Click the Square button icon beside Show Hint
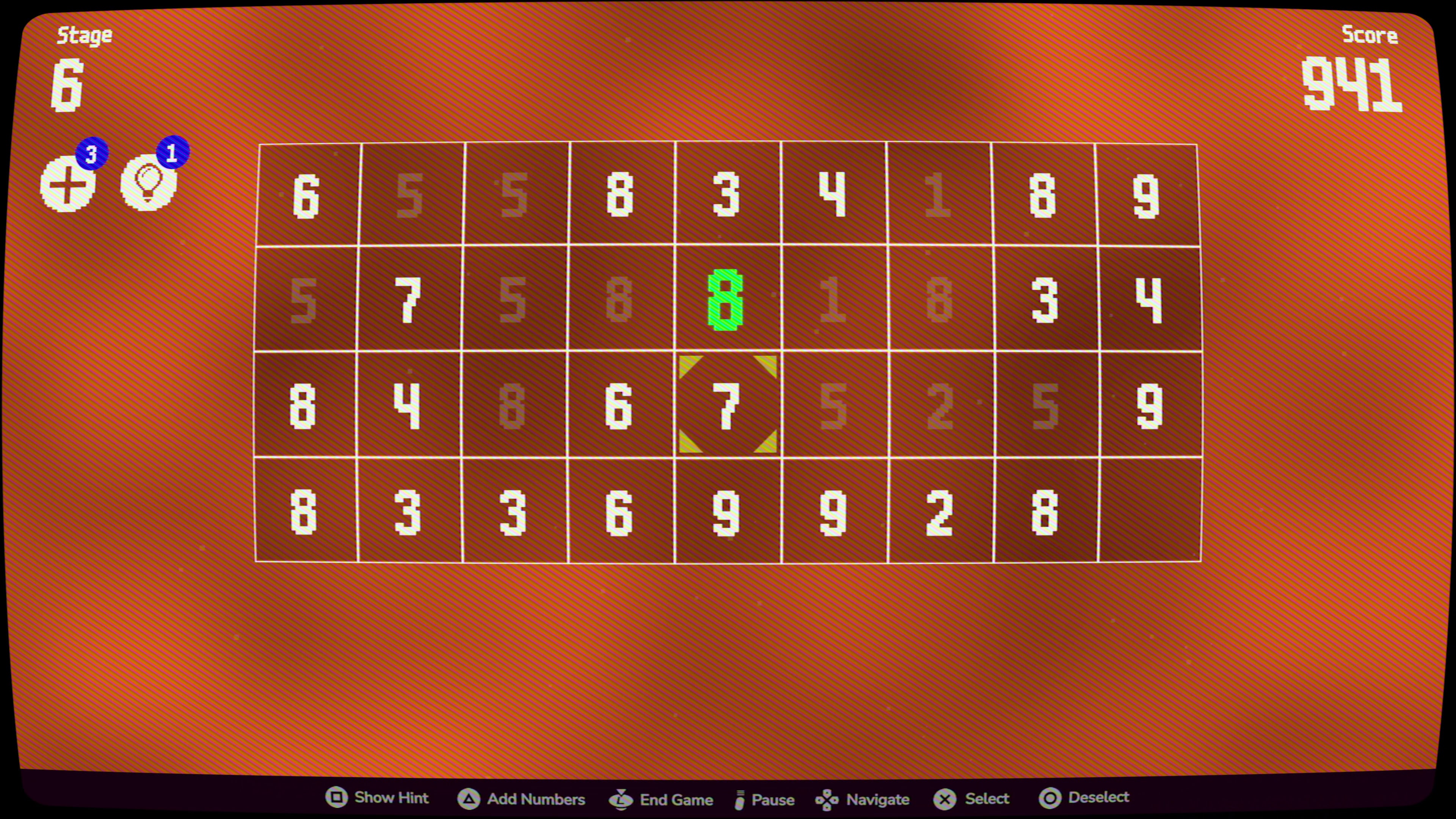This screenshot has height=819, width=1456. pos(337,798)
